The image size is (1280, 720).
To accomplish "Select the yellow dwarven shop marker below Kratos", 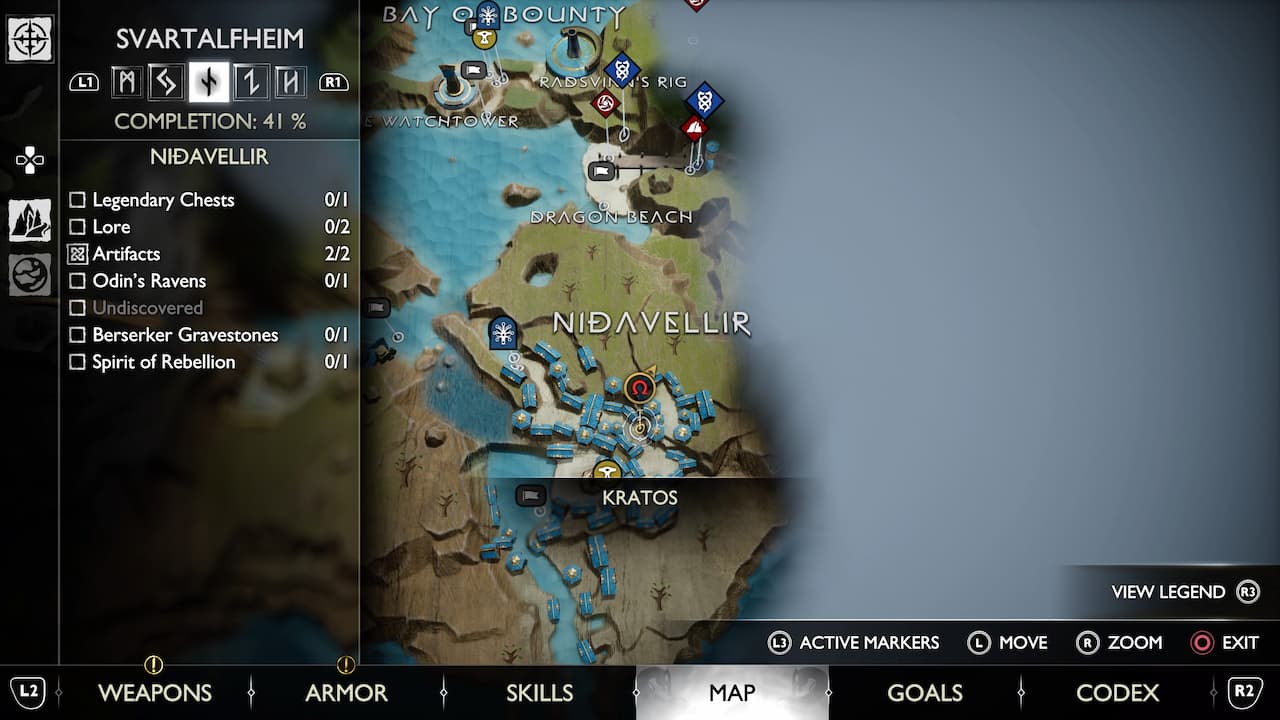I will pos(606,470).
